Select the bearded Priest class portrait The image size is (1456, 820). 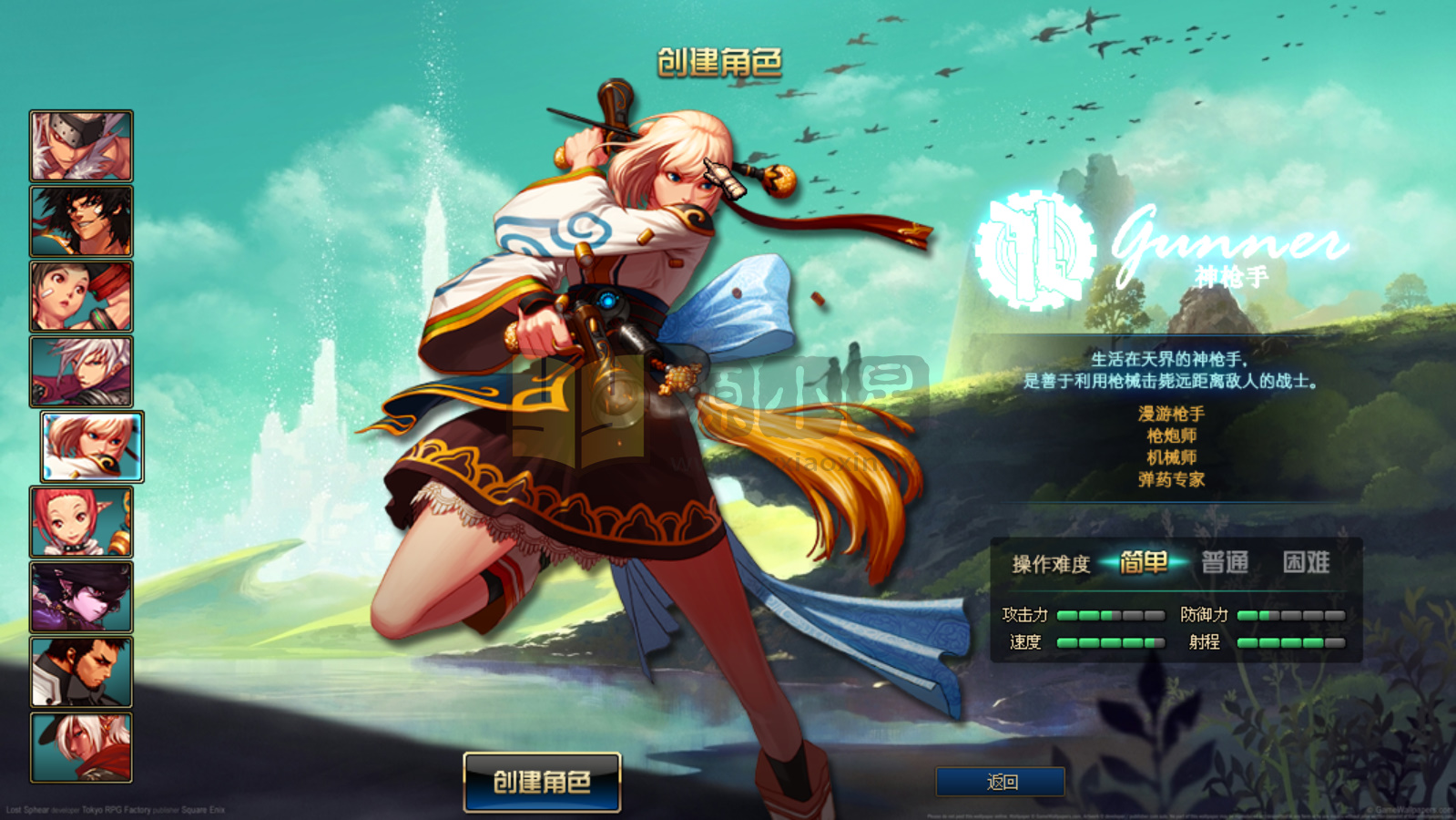(81, 672)
